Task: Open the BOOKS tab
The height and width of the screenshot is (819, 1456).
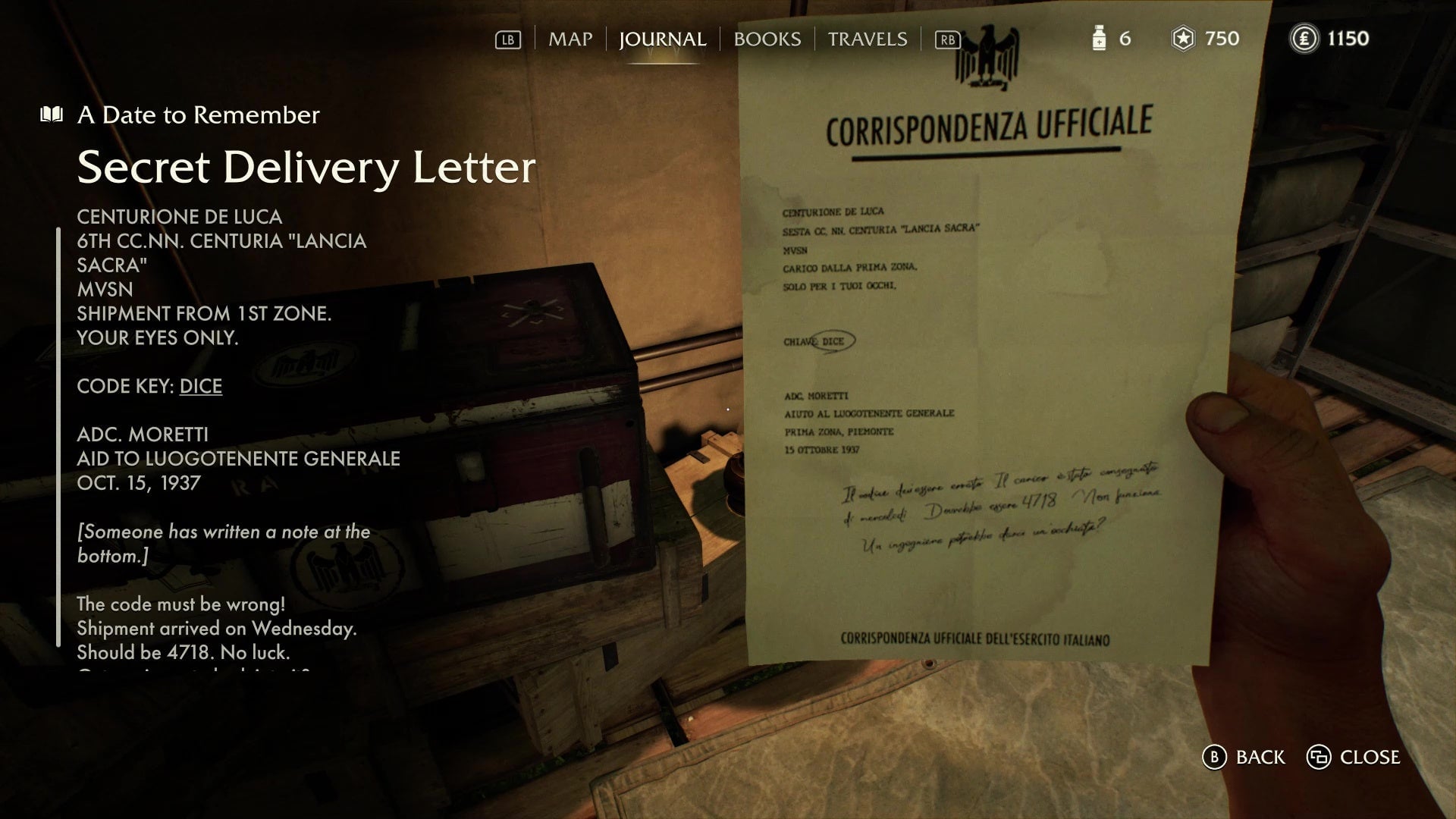Action: tap(767, 39)
